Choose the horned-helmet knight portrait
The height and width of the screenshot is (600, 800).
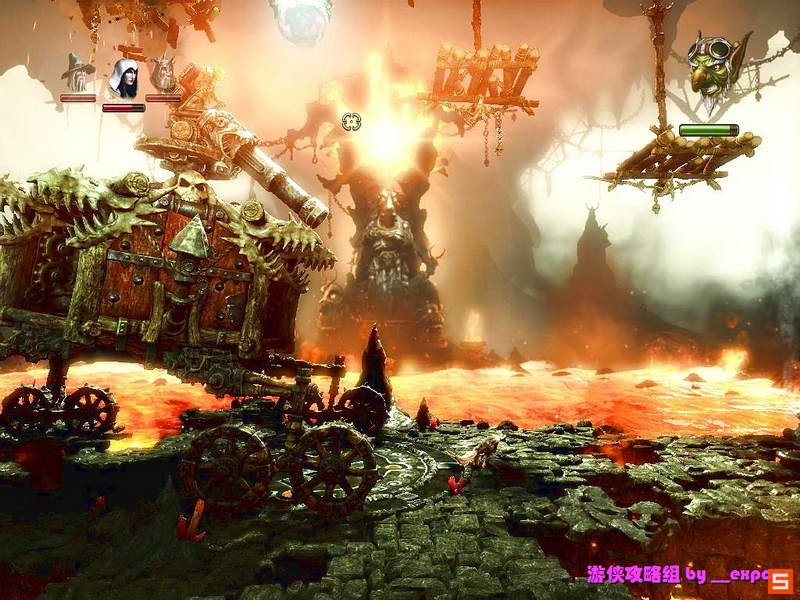click(163, 73)
